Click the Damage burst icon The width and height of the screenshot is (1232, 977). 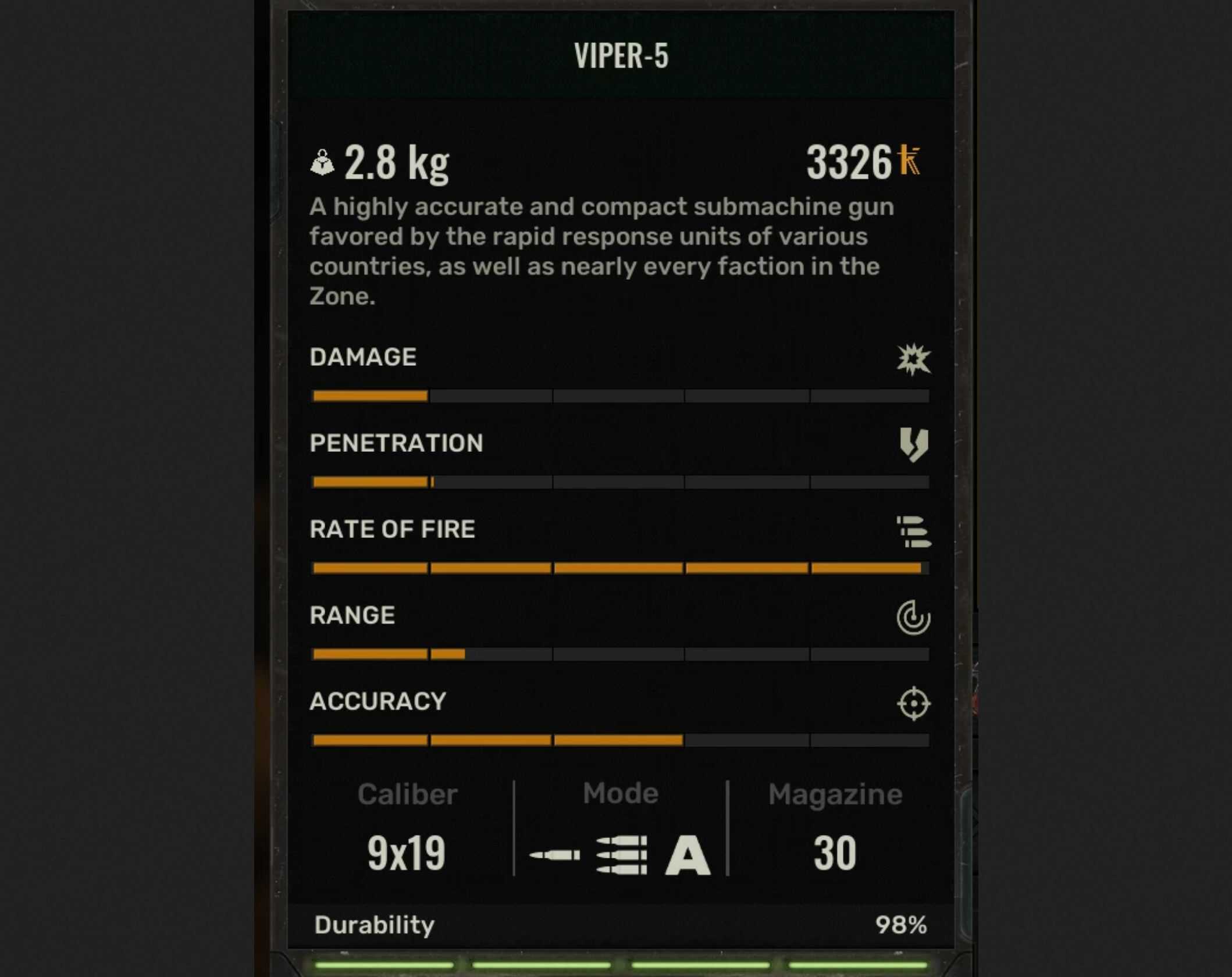pos(914,361)
